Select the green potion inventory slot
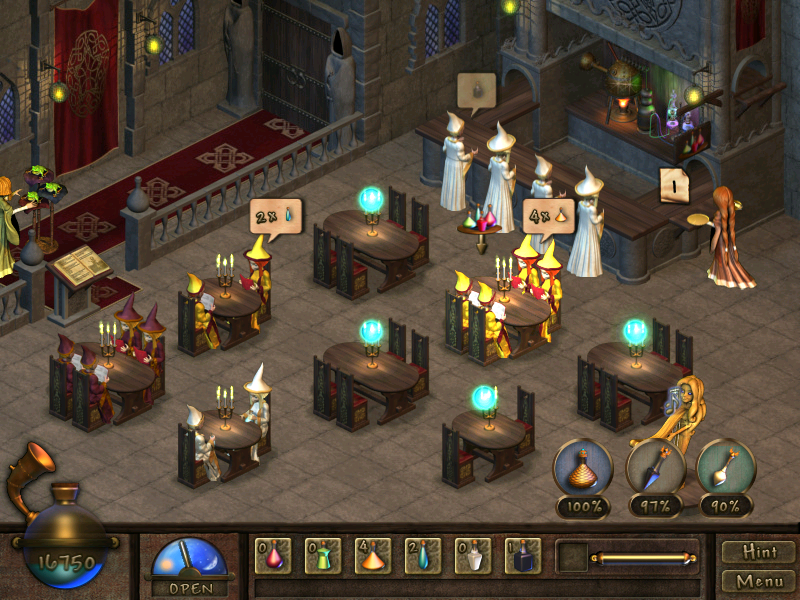The image size is (800, 600). click(323, 555)
